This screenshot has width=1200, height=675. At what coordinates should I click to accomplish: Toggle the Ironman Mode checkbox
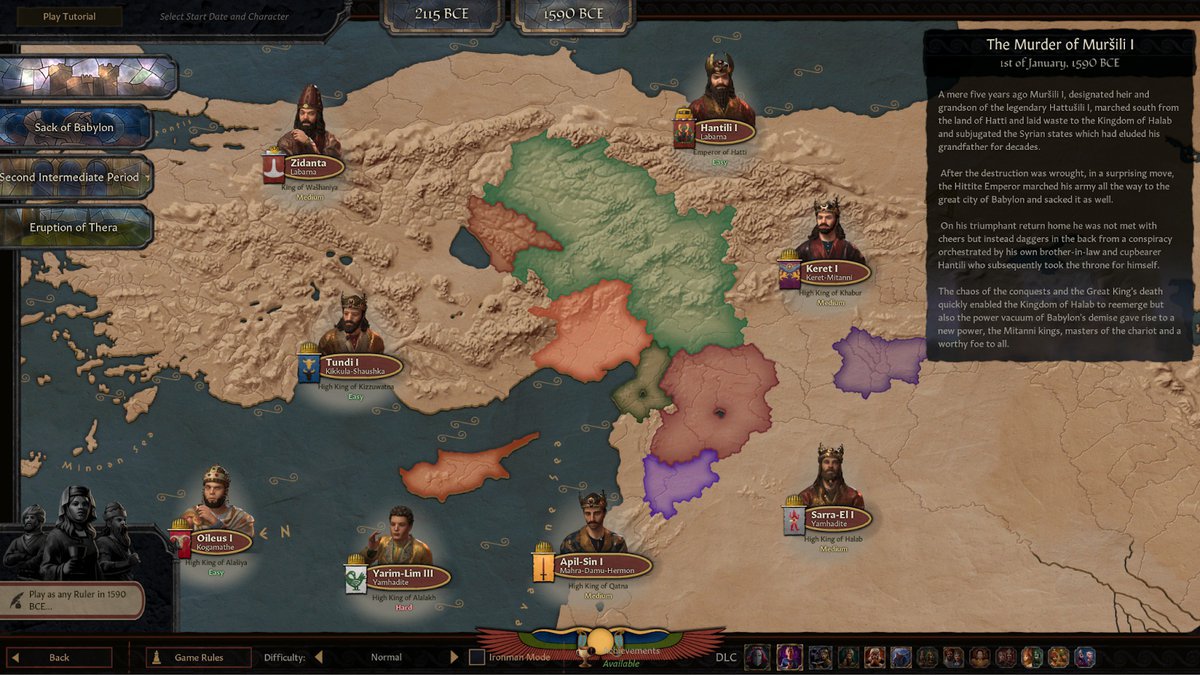[x=477, y=657]
